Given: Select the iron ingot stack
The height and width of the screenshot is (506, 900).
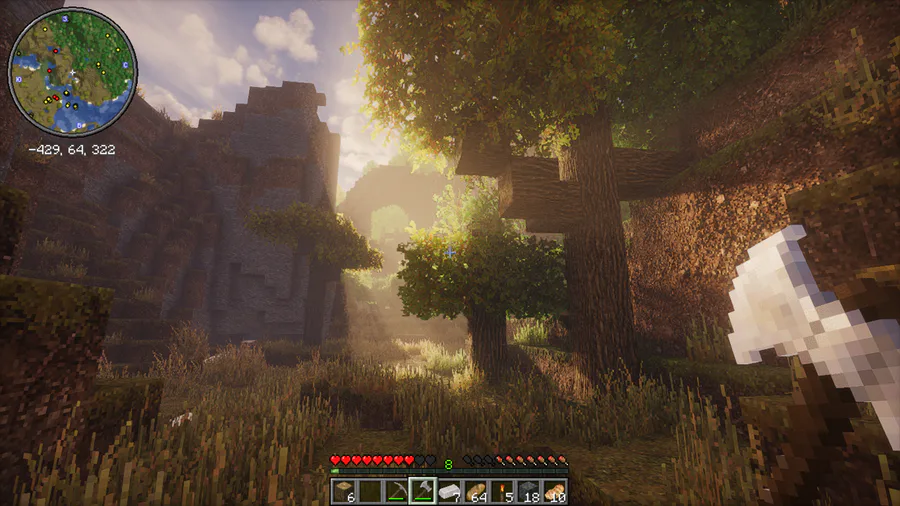Looking at the screenshot, I should pos(449,490).
